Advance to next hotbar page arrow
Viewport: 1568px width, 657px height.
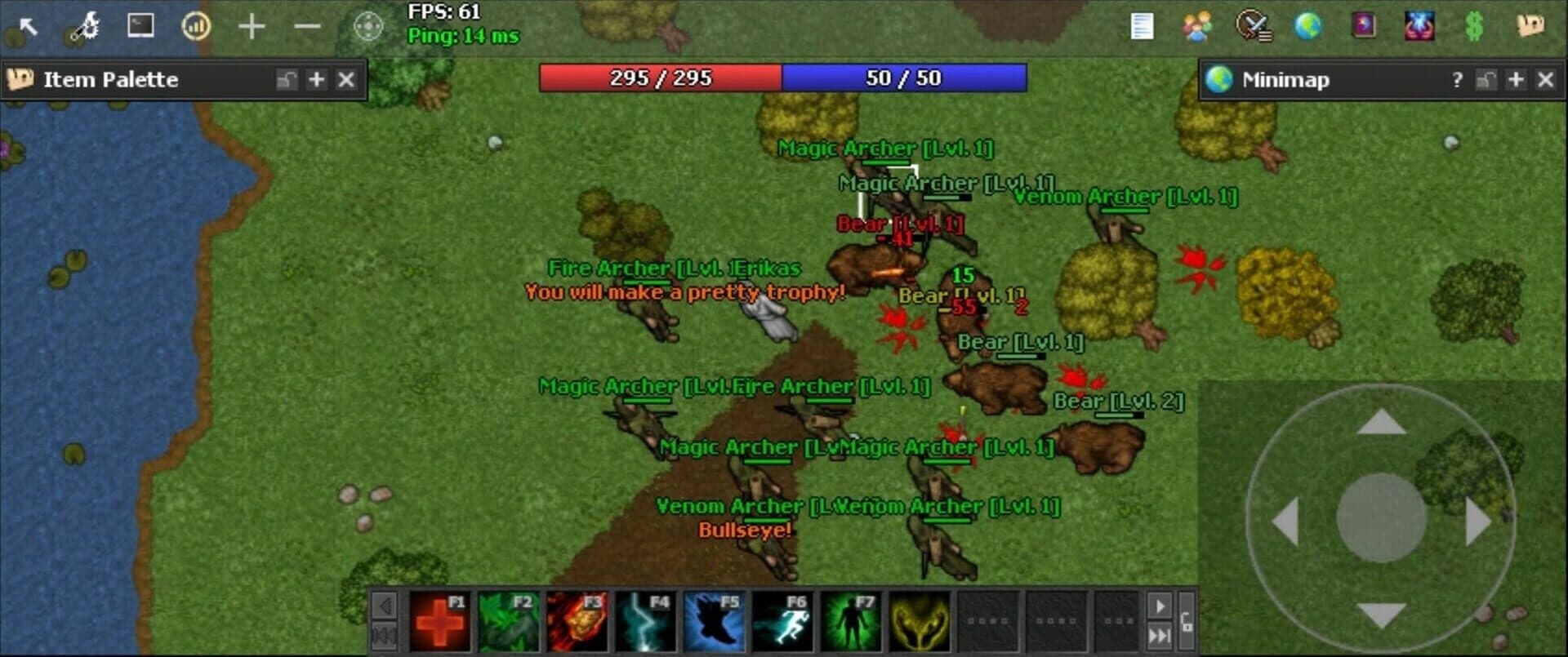(1161, 606)
